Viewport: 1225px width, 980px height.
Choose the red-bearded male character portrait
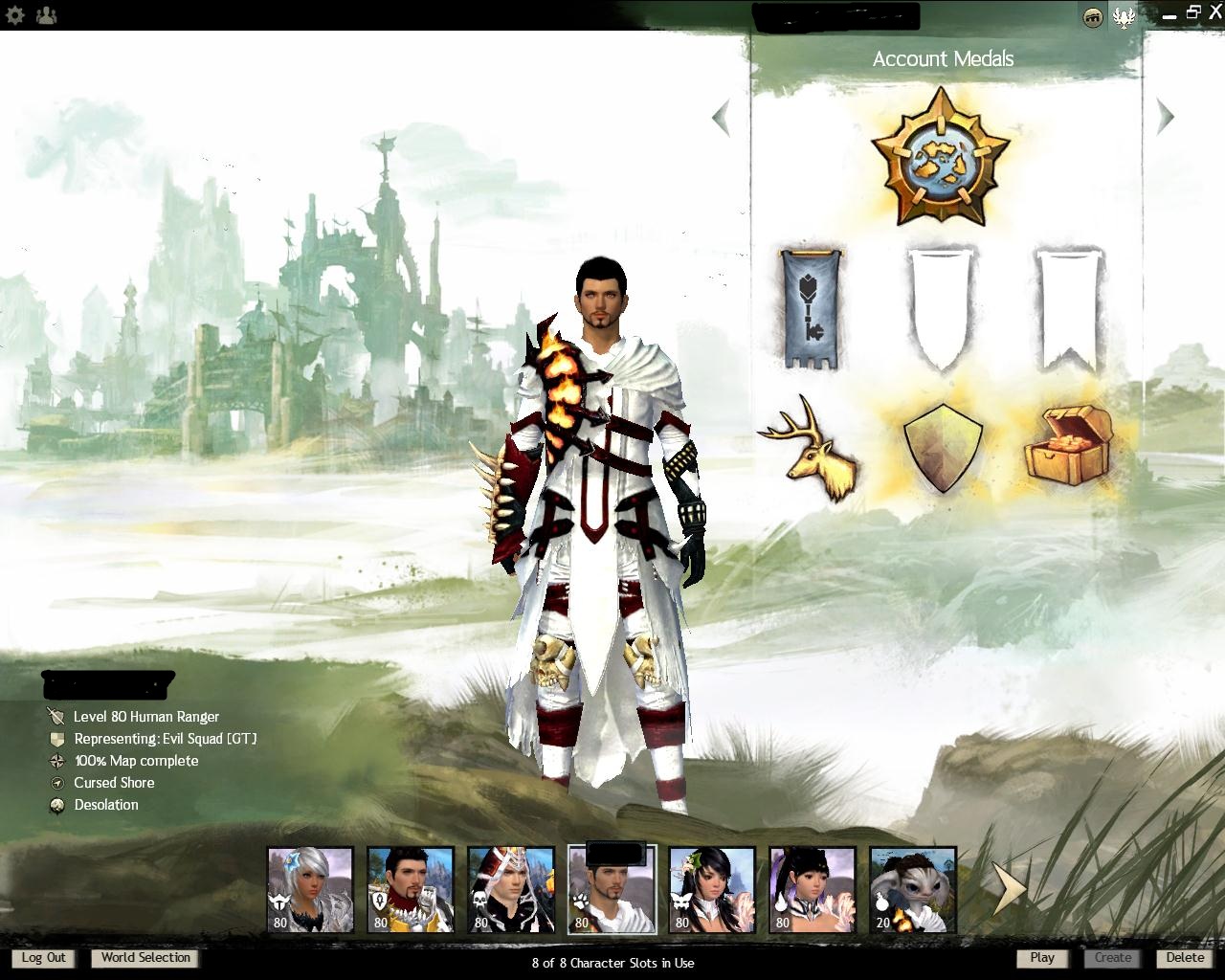click(x=411, y=890)
